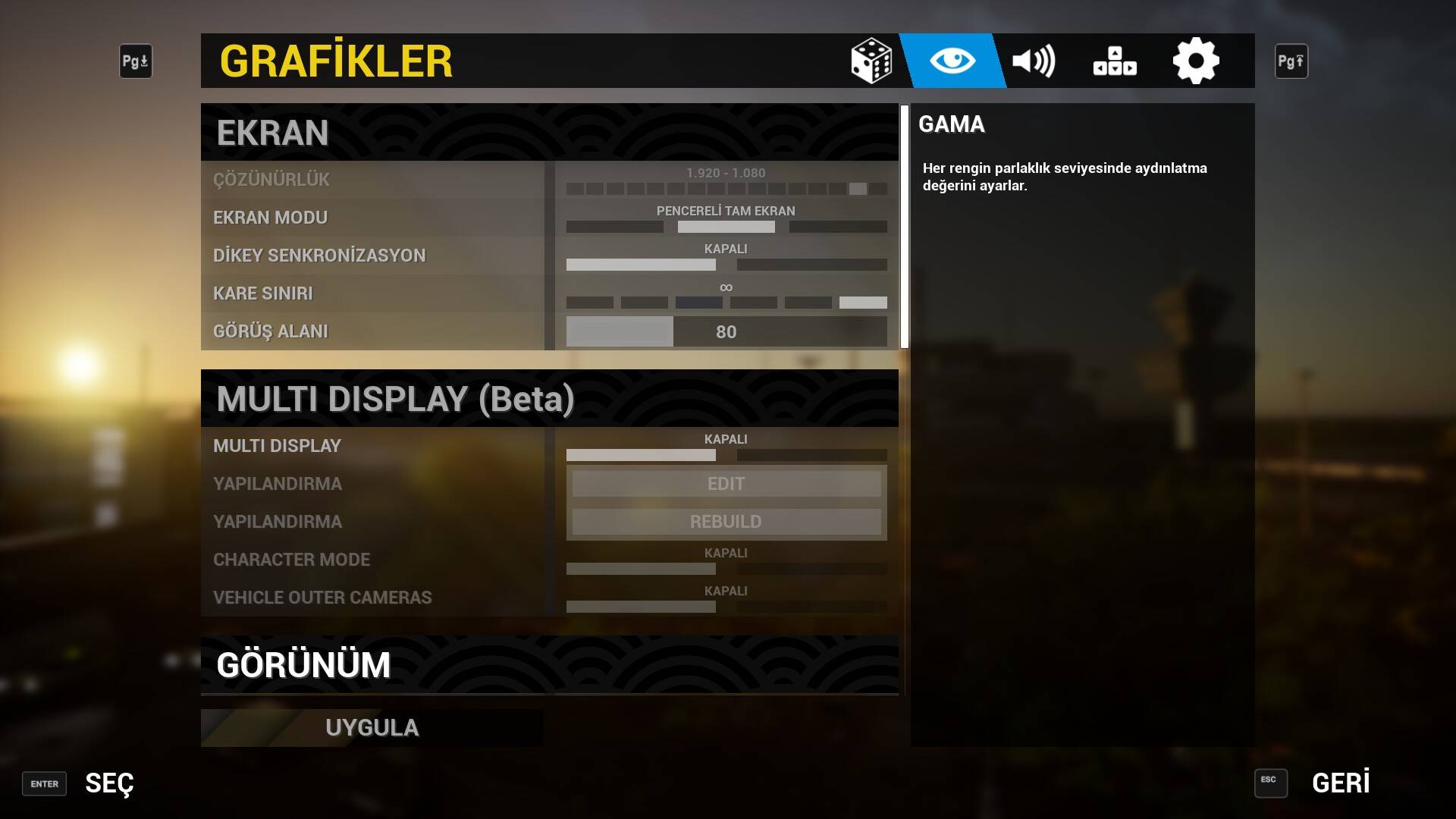Click the EDIT configuration button

(726, 484)
